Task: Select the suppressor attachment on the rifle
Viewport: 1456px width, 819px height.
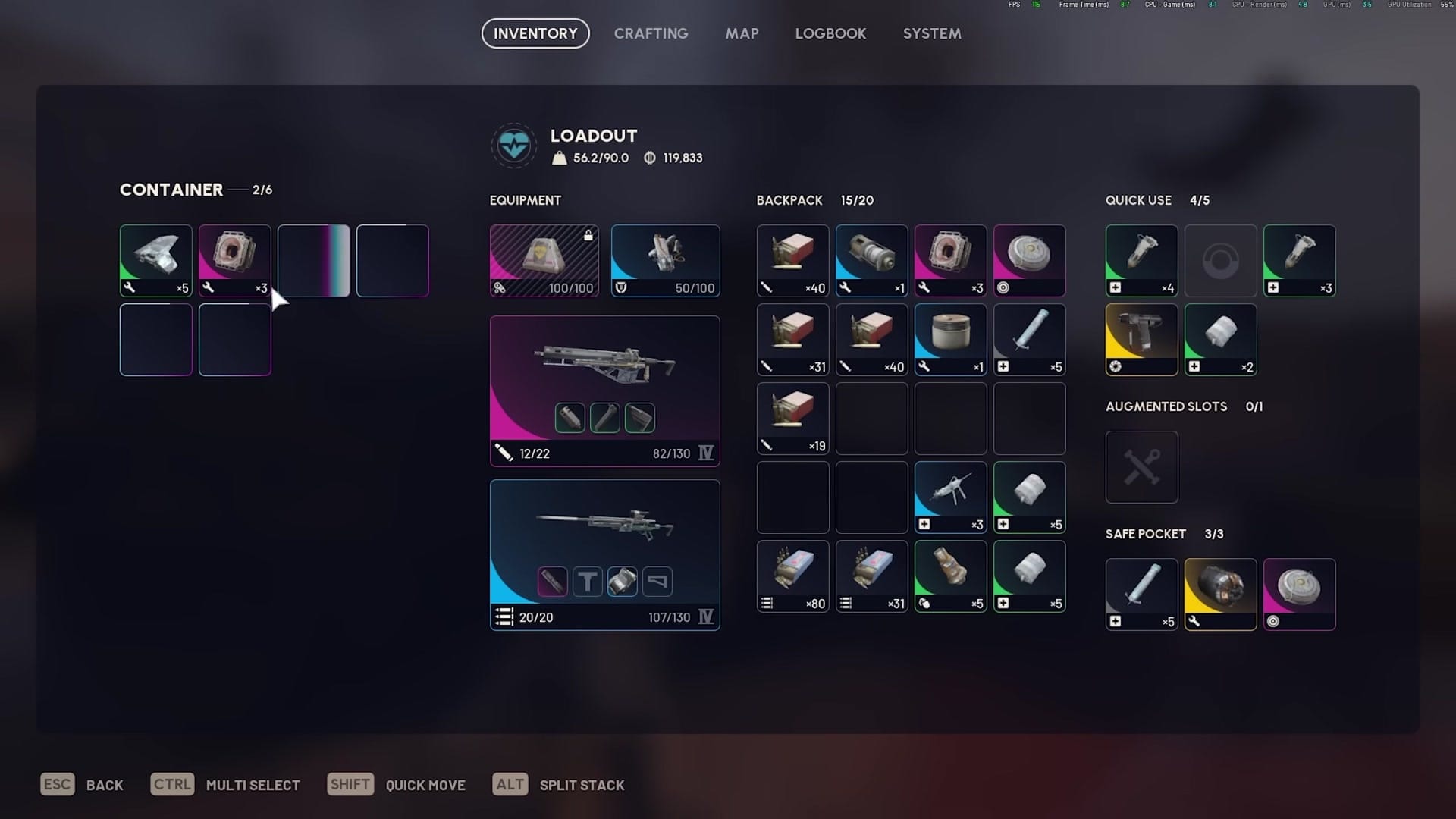Action: [x=570, y=417]
